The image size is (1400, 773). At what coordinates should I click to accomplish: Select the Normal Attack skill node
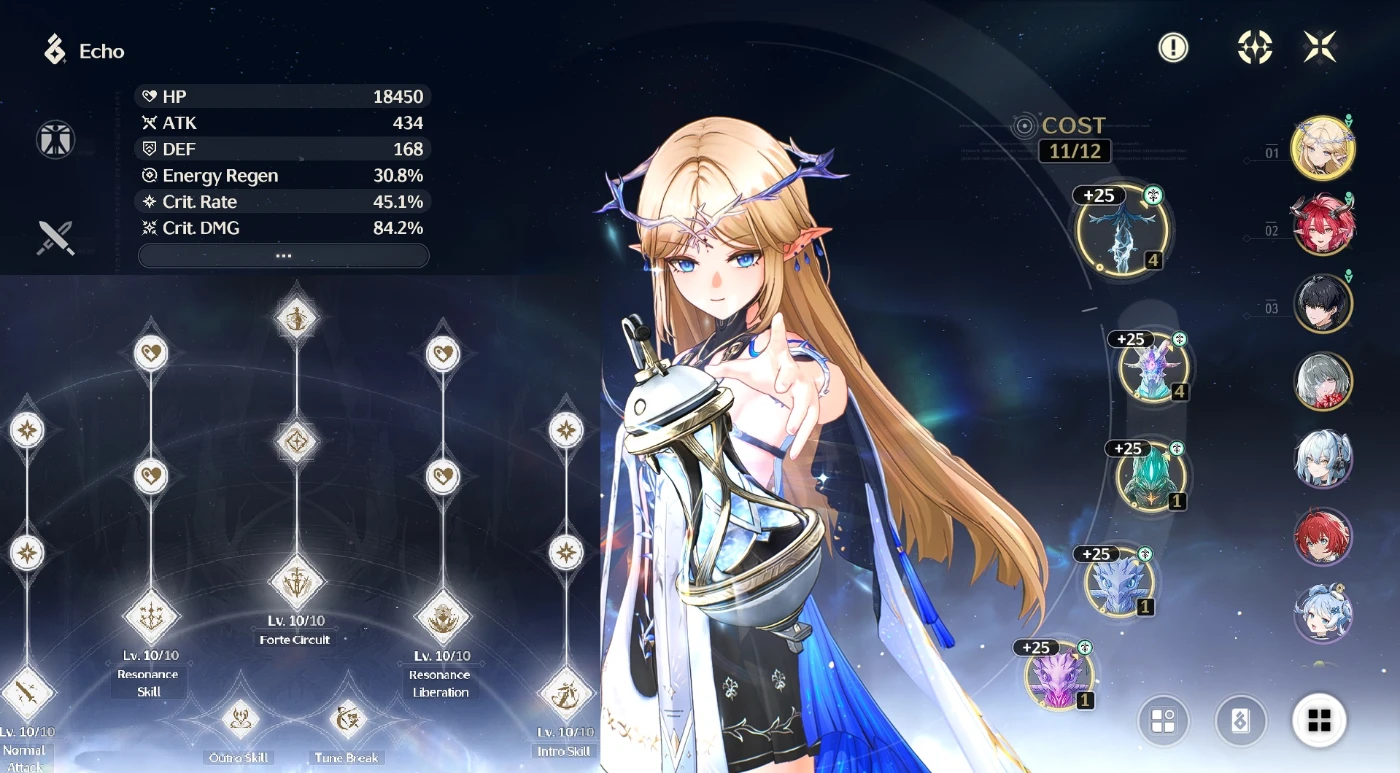(x=27, y=692)
